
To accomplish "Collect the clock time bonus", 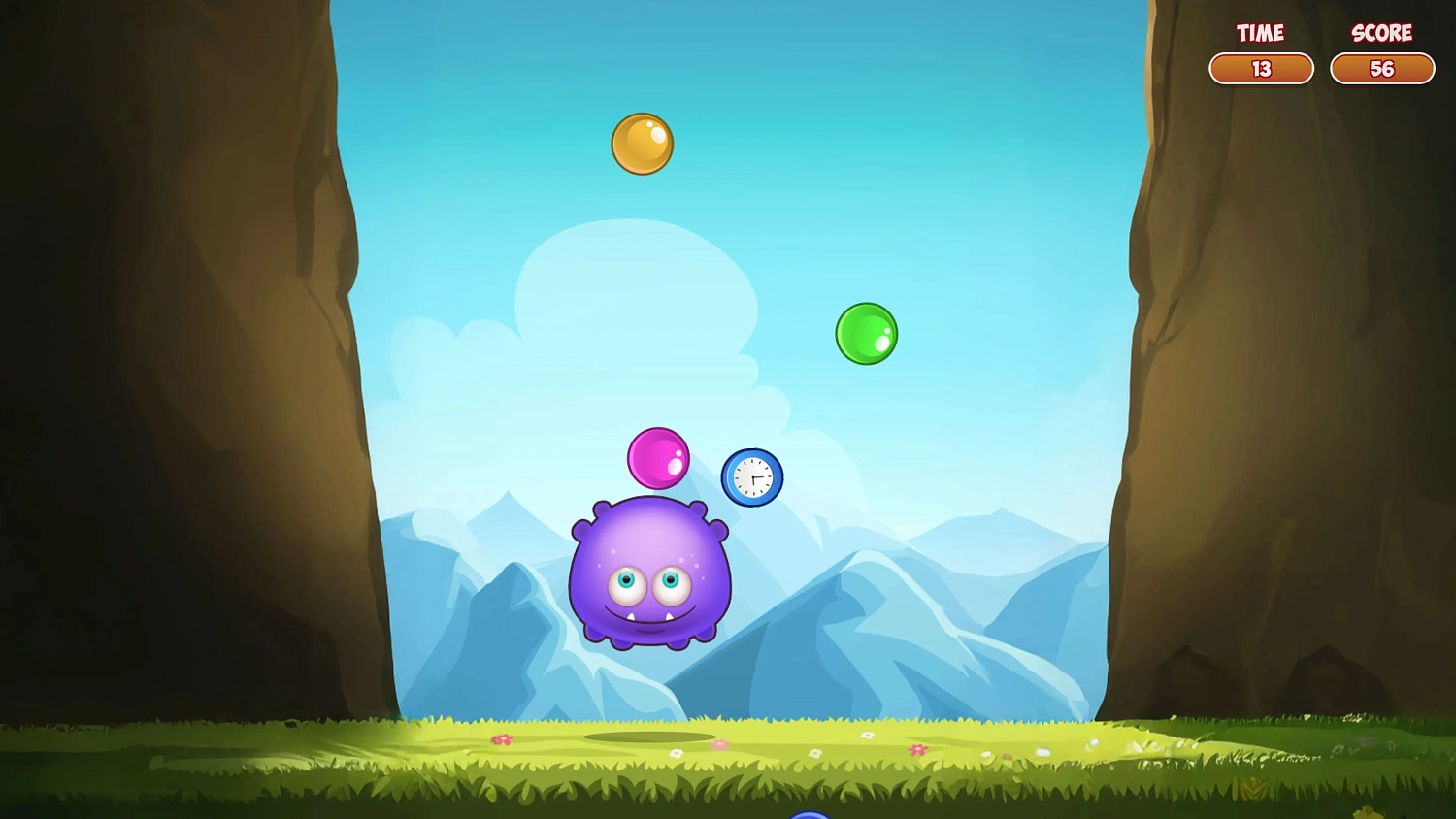I will (x=750, y=476).
